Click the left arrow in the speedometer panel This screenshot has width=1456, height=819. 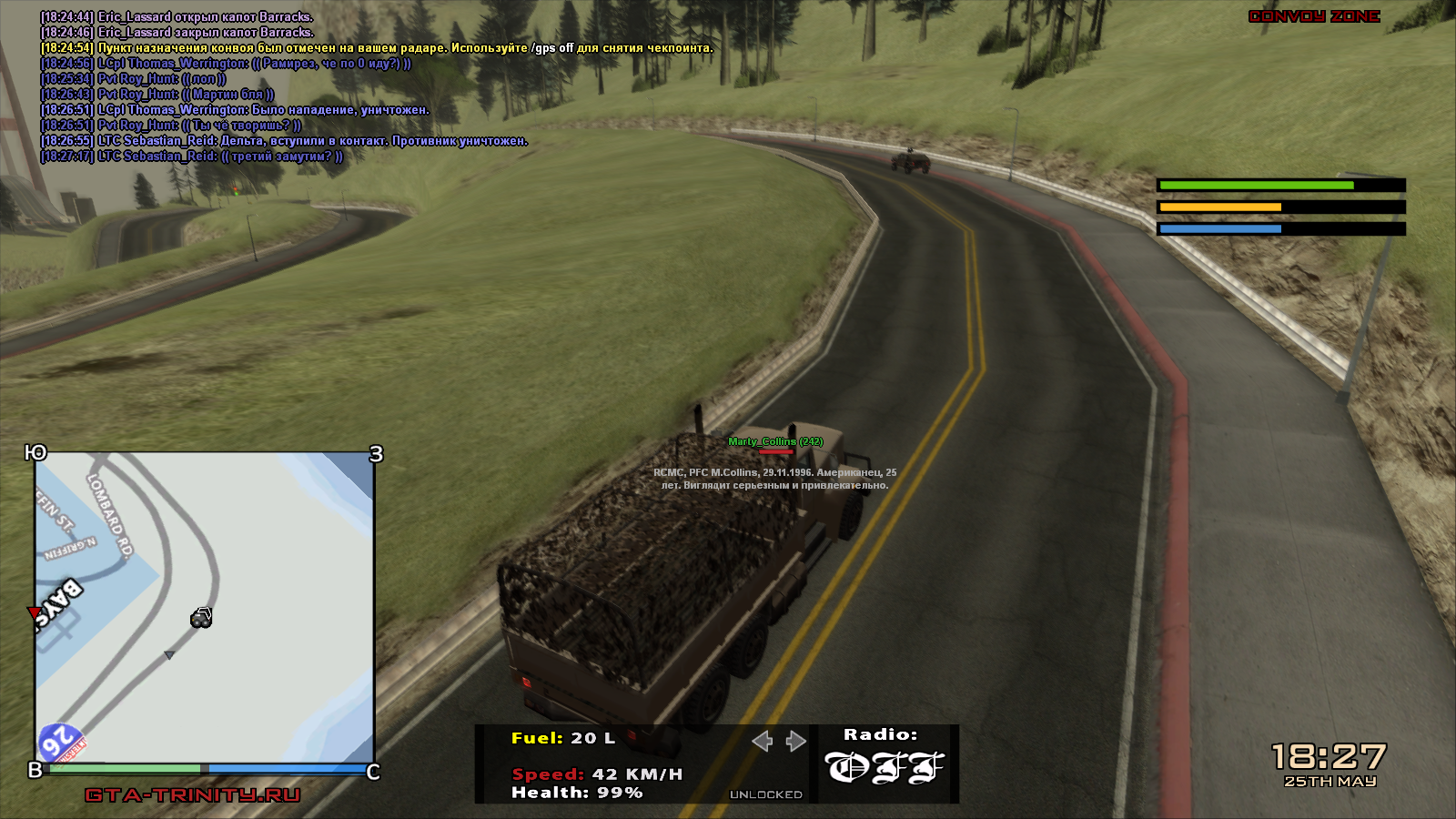click(763, 741)
